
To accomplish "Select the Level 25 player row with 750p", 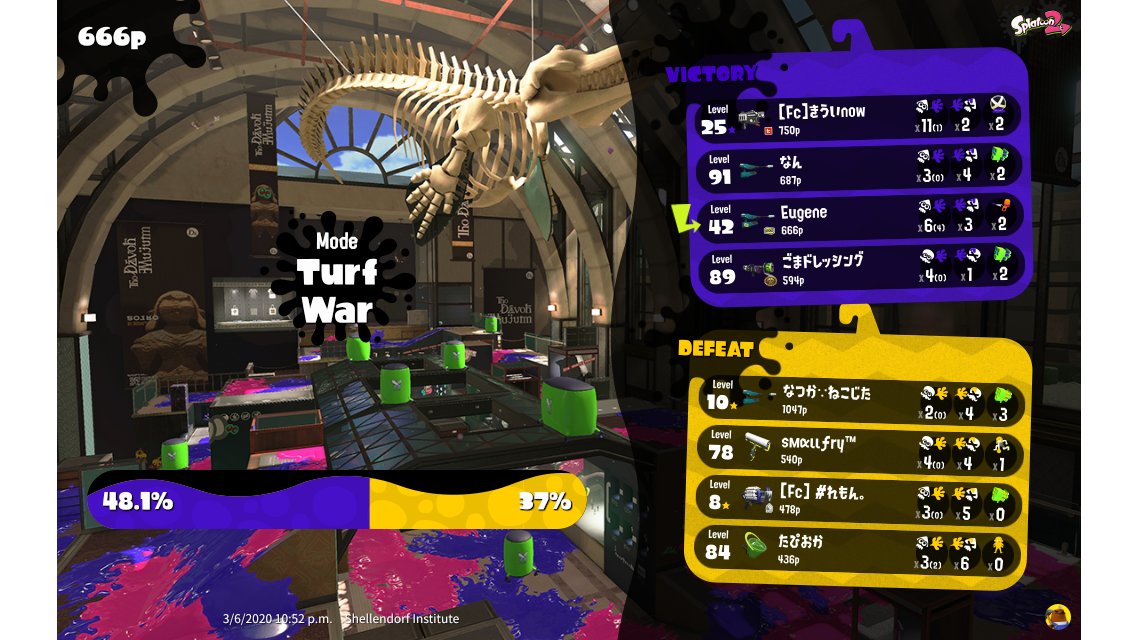I will point(858,118).
